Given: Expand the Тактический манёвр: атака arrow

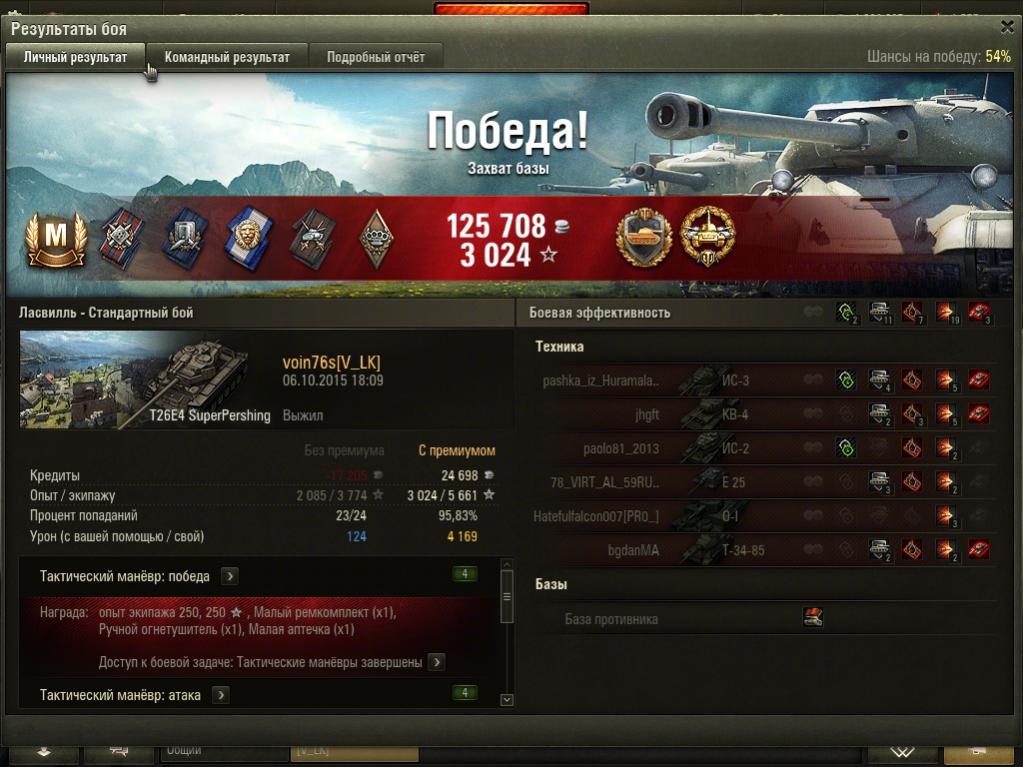Looking at the screenshot, I should pos(221,695).
